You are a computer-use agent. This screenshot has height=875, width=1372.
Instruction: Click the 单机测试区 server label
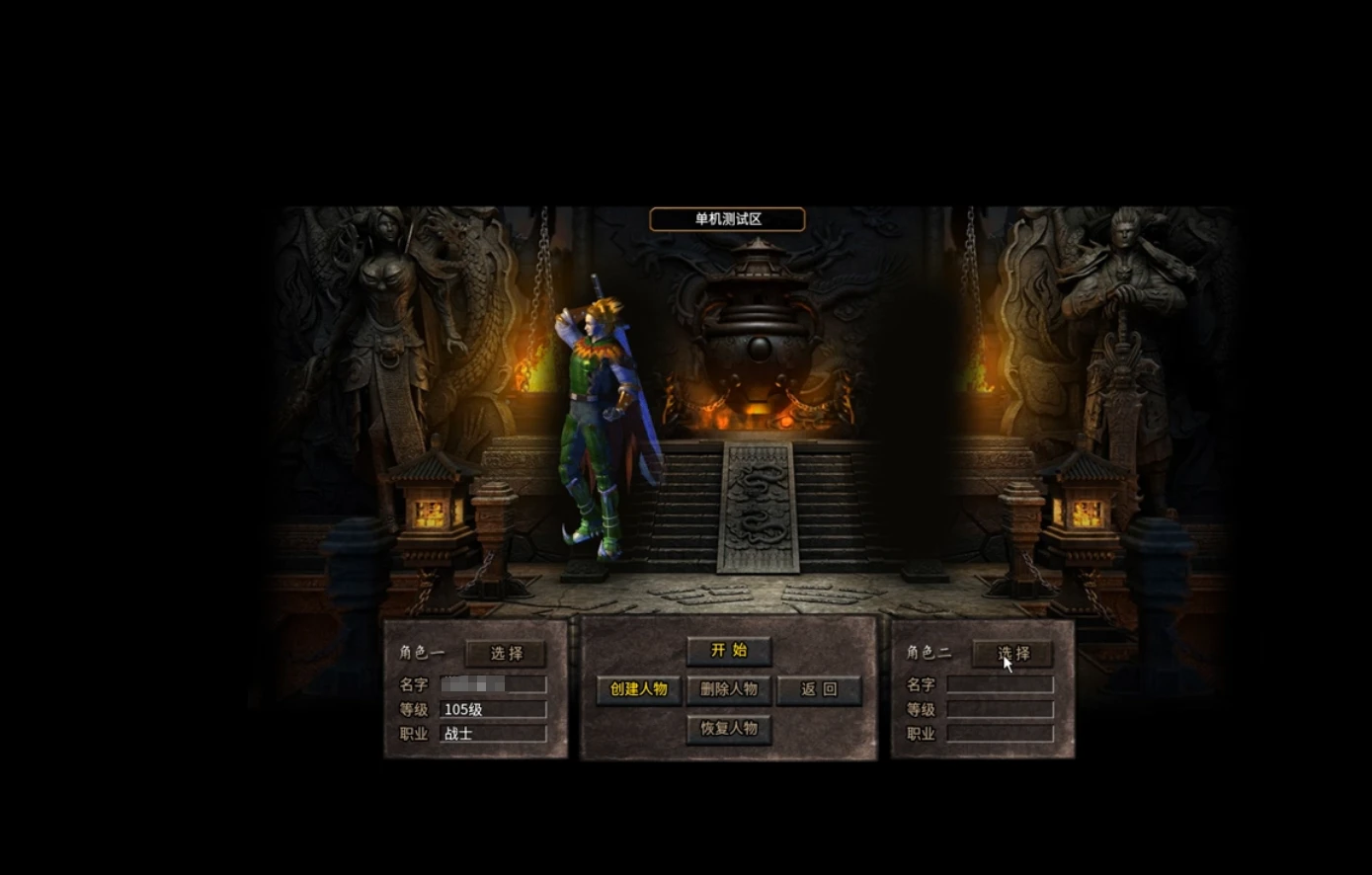[x=727, y=219]
